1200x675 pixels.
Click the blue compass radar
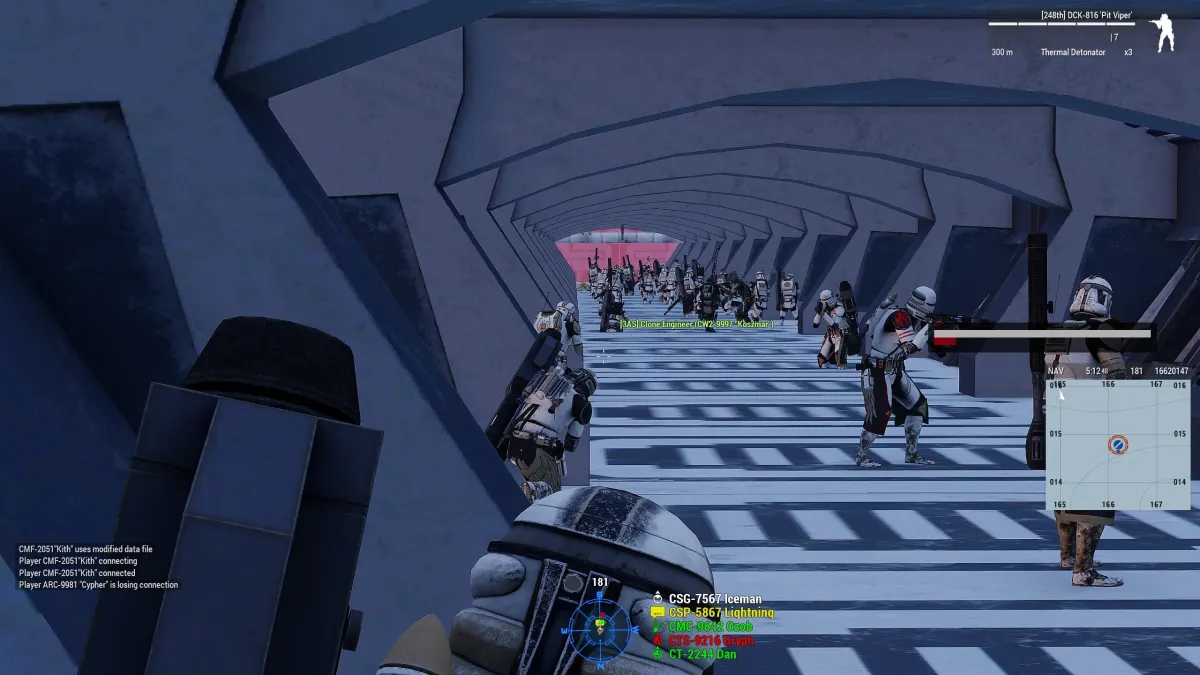599,627
